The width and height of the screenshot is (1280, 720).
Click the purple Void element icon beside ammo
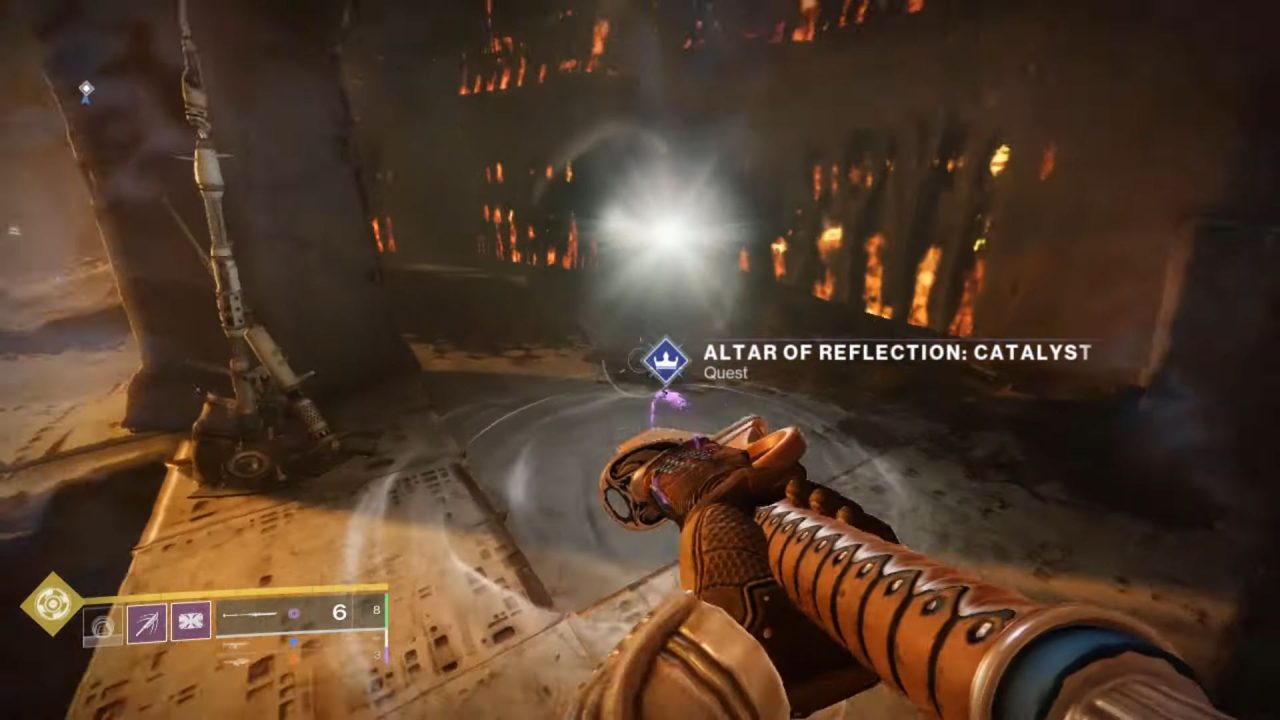pyautogui.click(x=294, y=612)
